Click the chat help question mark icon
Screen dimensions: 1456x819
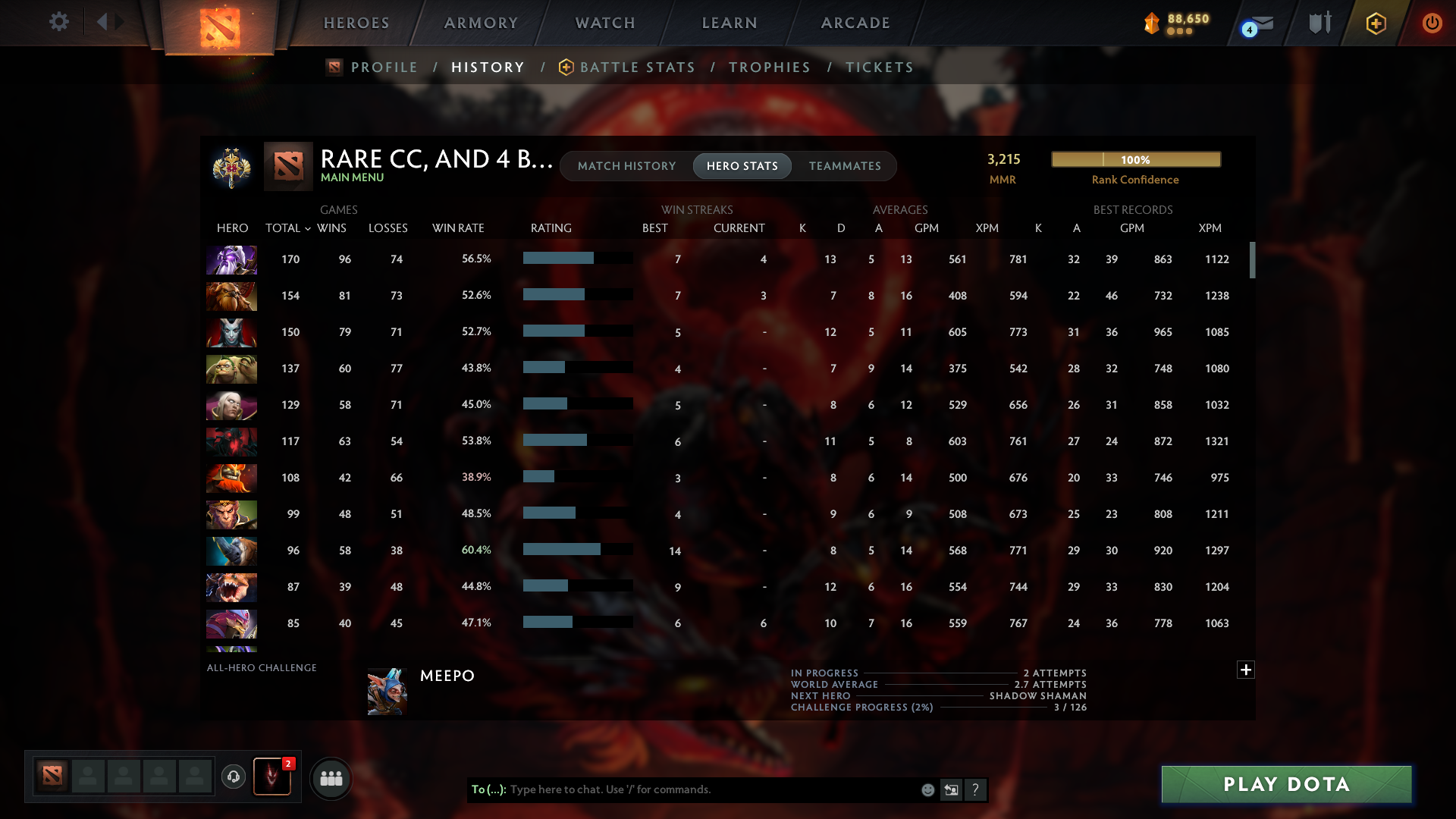976,789
